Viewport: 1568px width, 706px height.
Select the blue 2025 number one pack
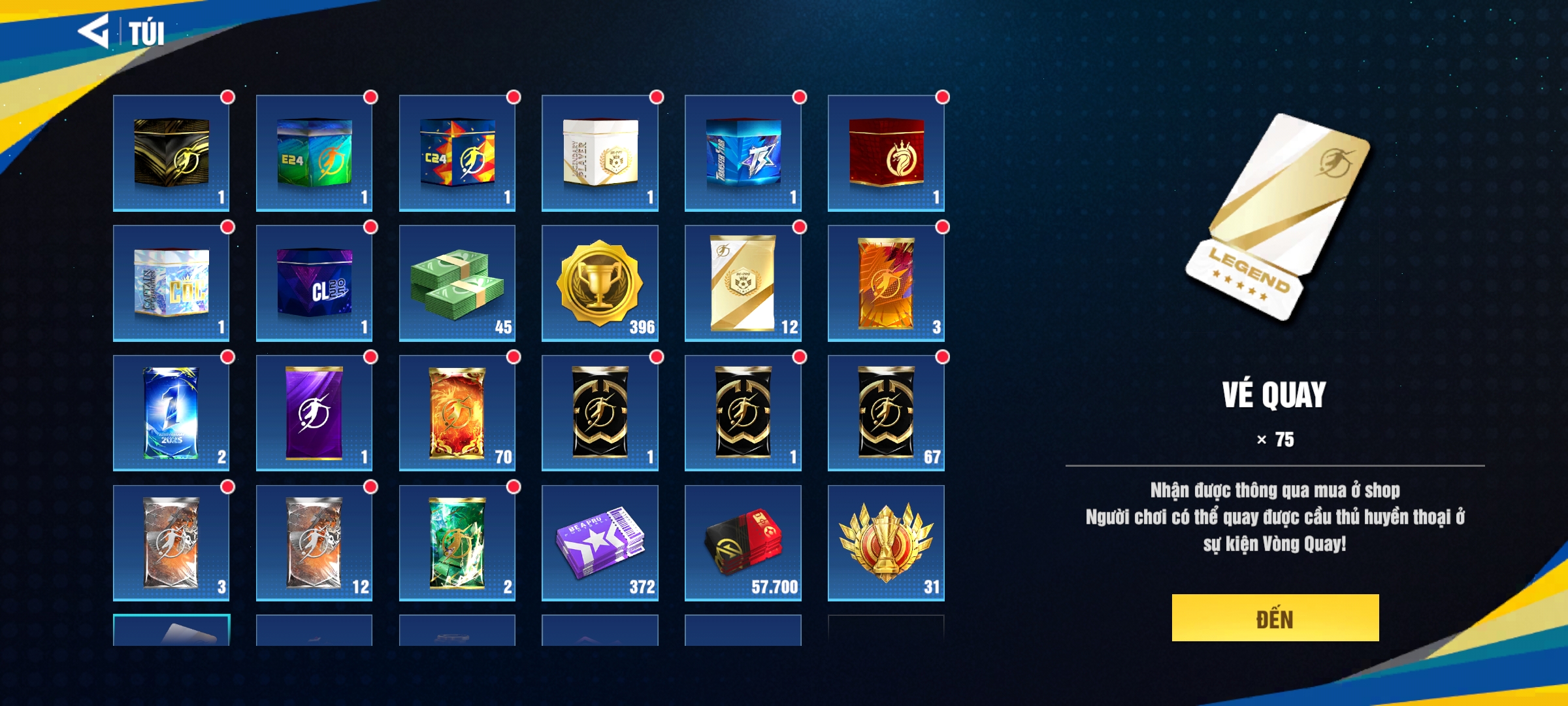pos(171,412)
